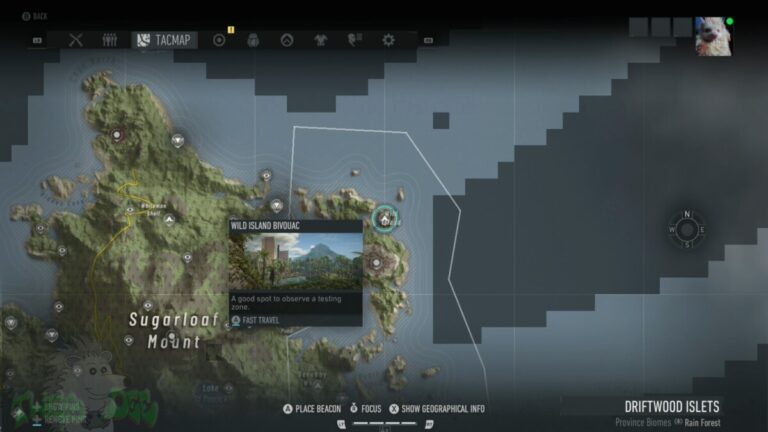Switch to the shirt customization tab

(320, 40)
